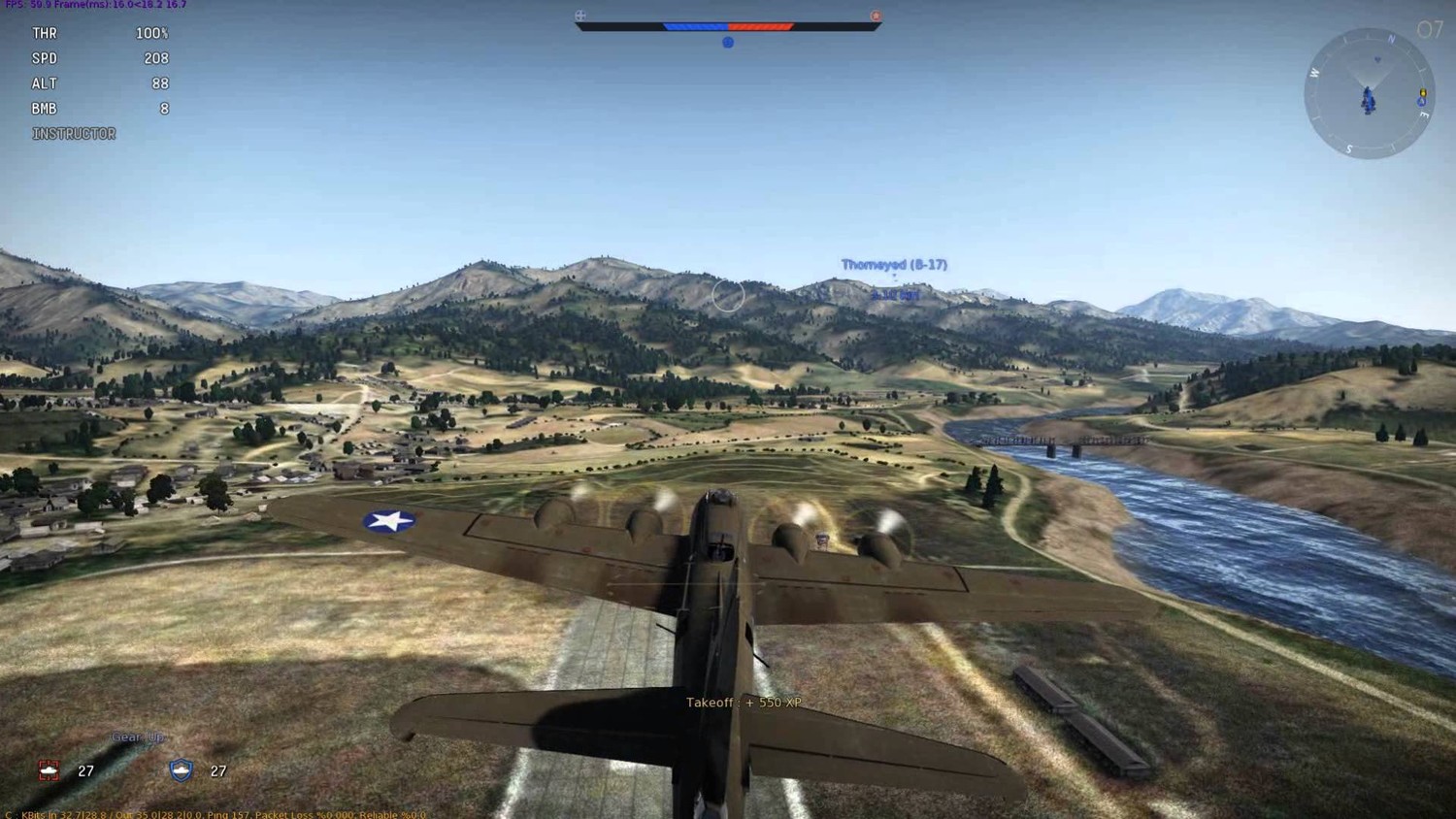The height and width of the screenshot is (819, 1456).
Task: Click the blue shield allied ground units icon
Action: click(182, 770)
